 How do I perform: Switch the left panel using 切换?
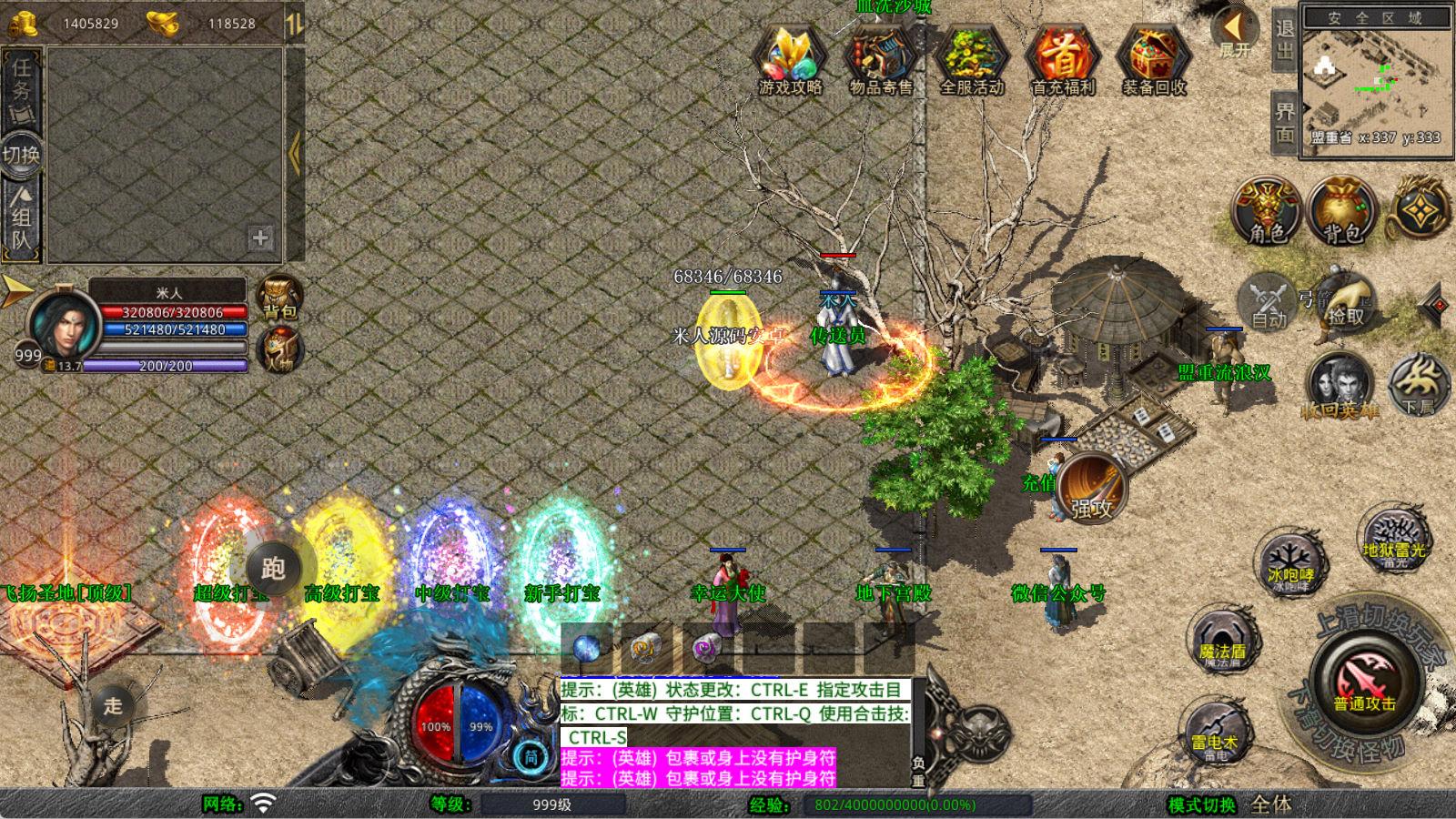tap(21, 155)
